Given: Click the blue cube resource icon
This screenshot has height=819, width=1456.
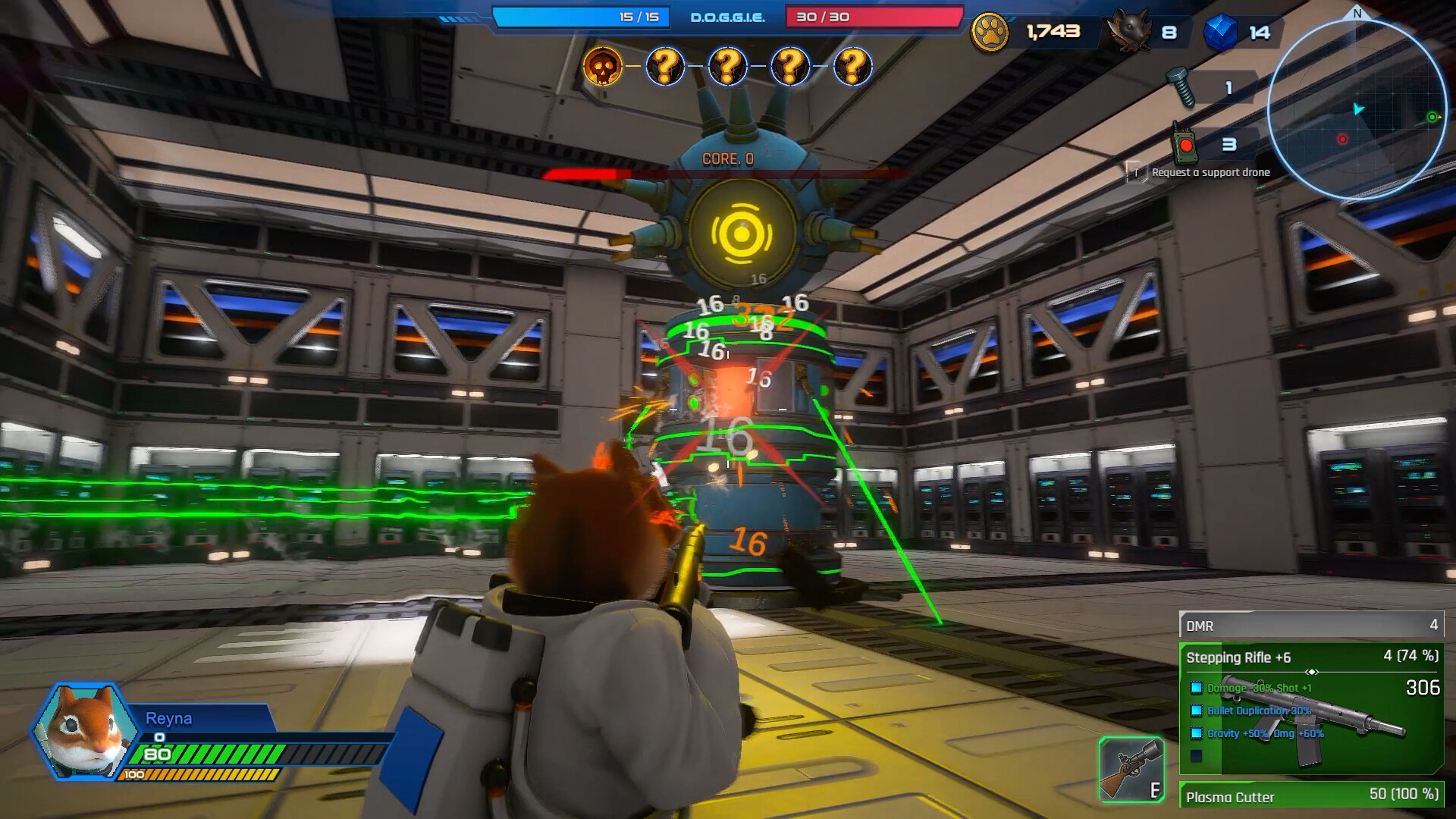Looking at the screenshot, I should [x=1219, y=33].
